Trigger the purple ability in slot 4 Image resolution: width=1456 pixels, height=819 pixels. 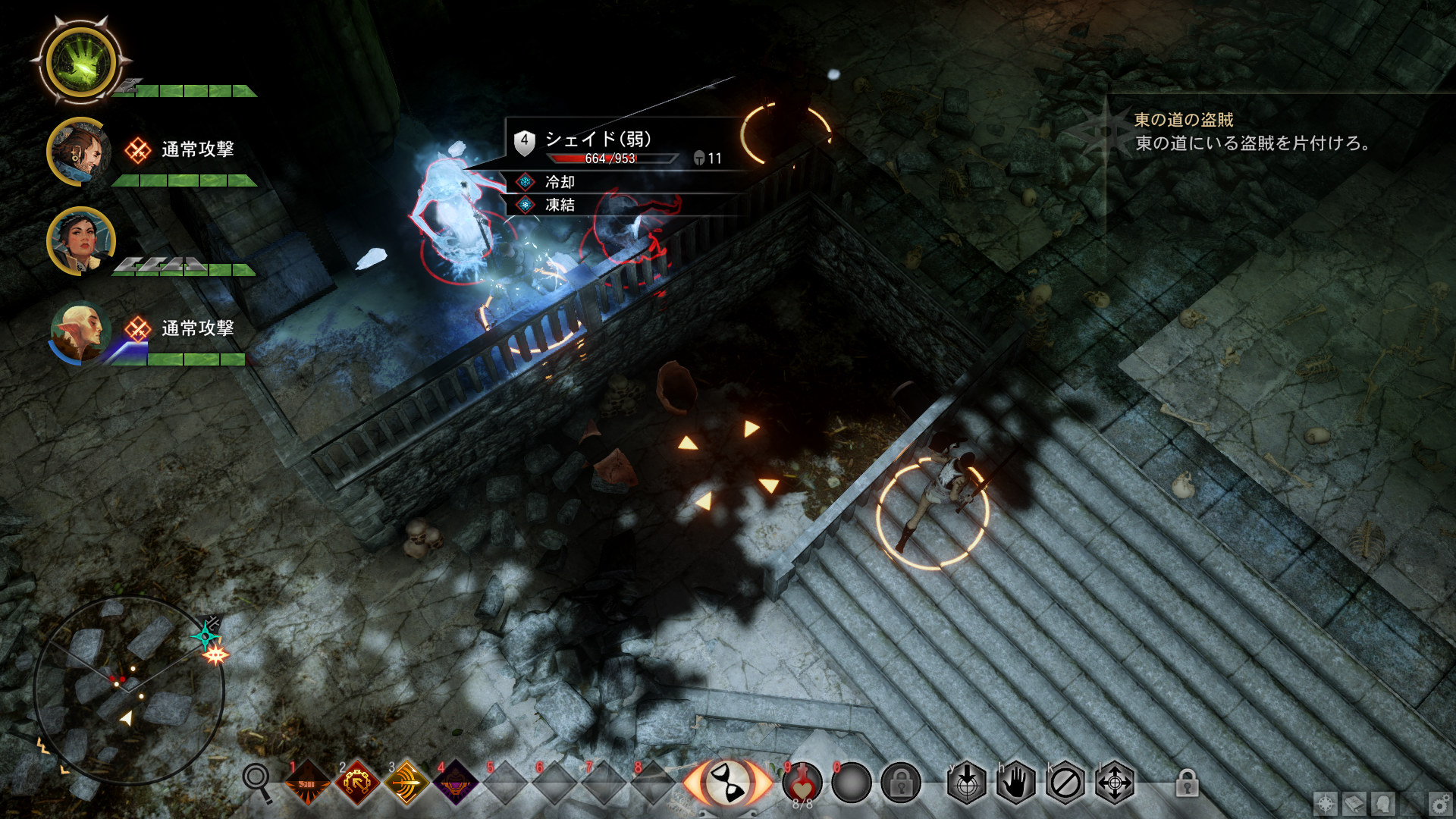coord(456,782)
